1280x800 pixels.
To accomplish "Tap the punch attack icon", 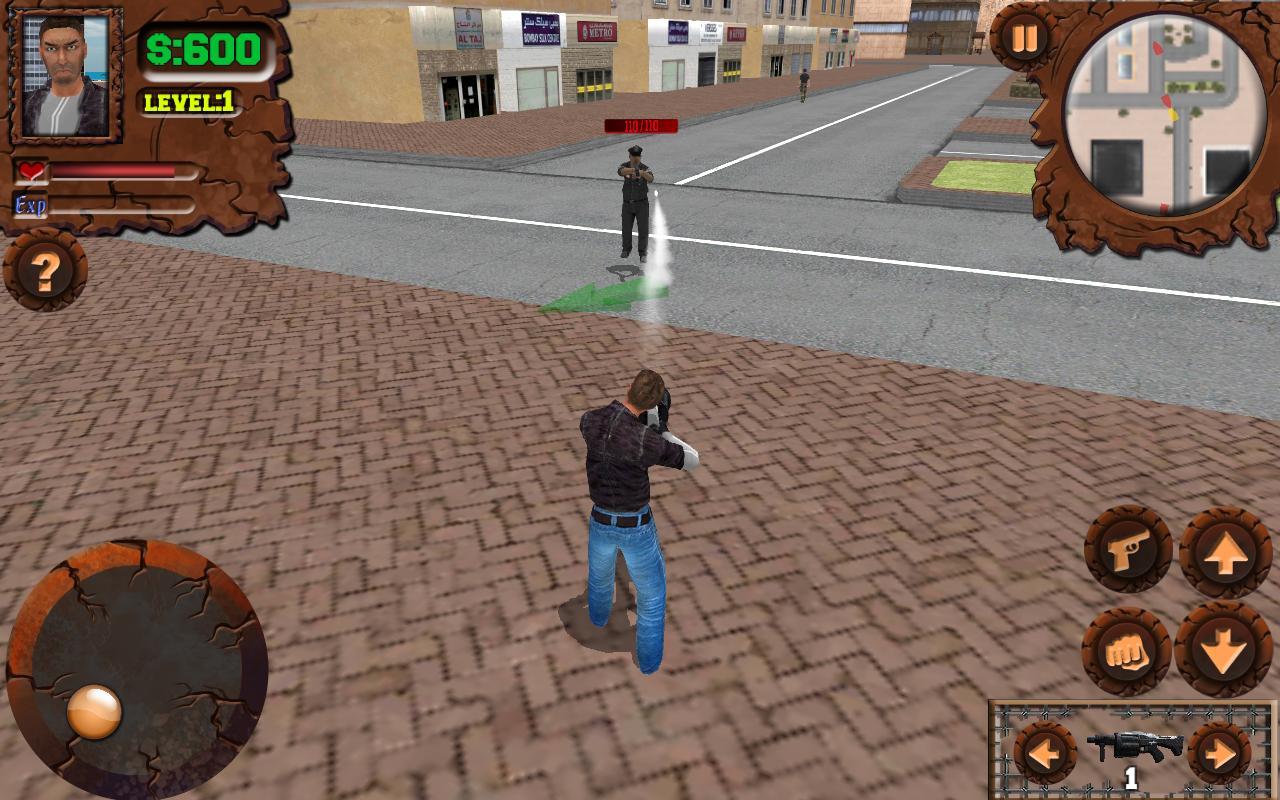I will 1125,649.
